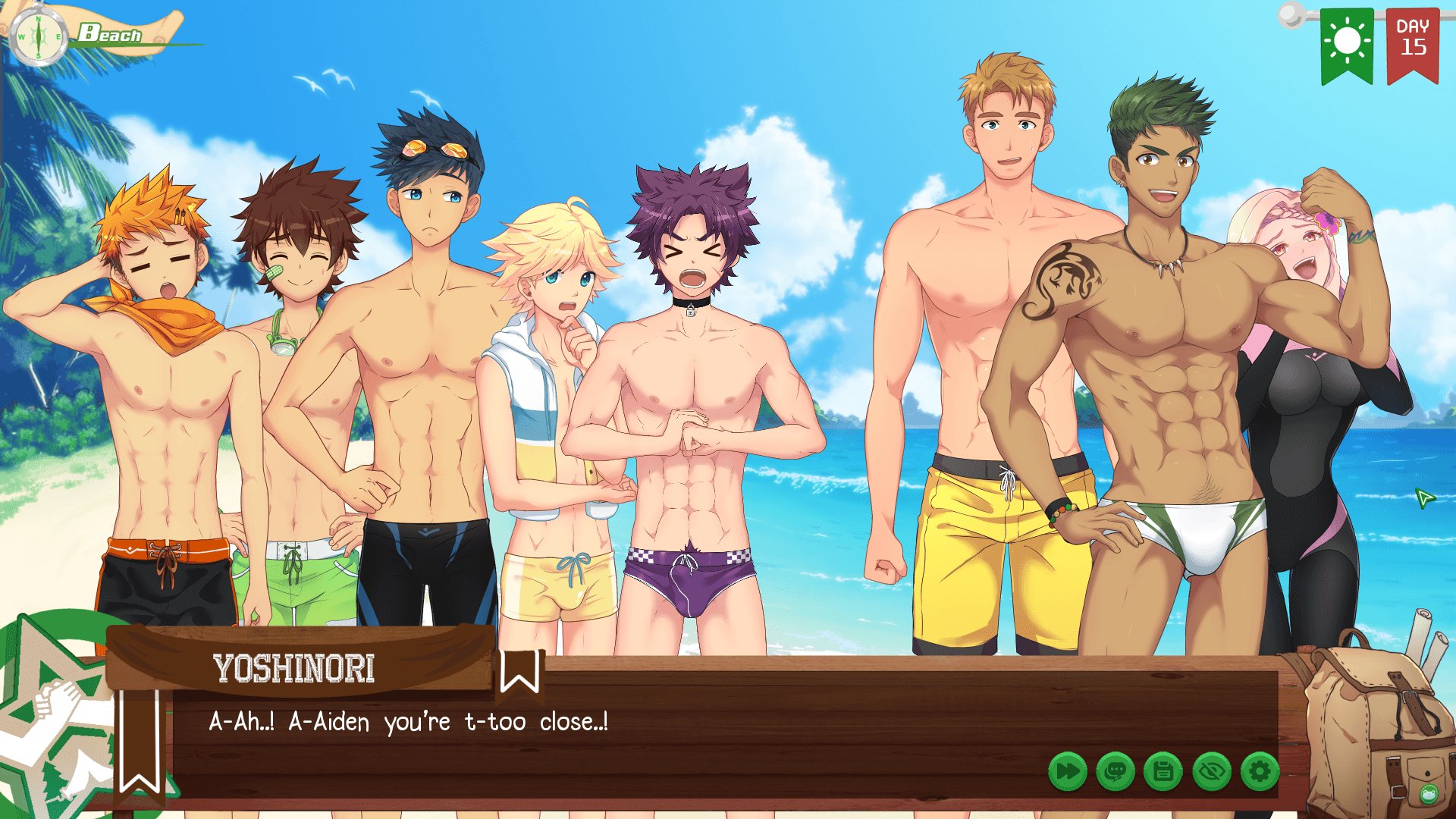Viewport: 1456px width, 819px height.
Task: Open settings with the gear button
Action: (1260, 772)
